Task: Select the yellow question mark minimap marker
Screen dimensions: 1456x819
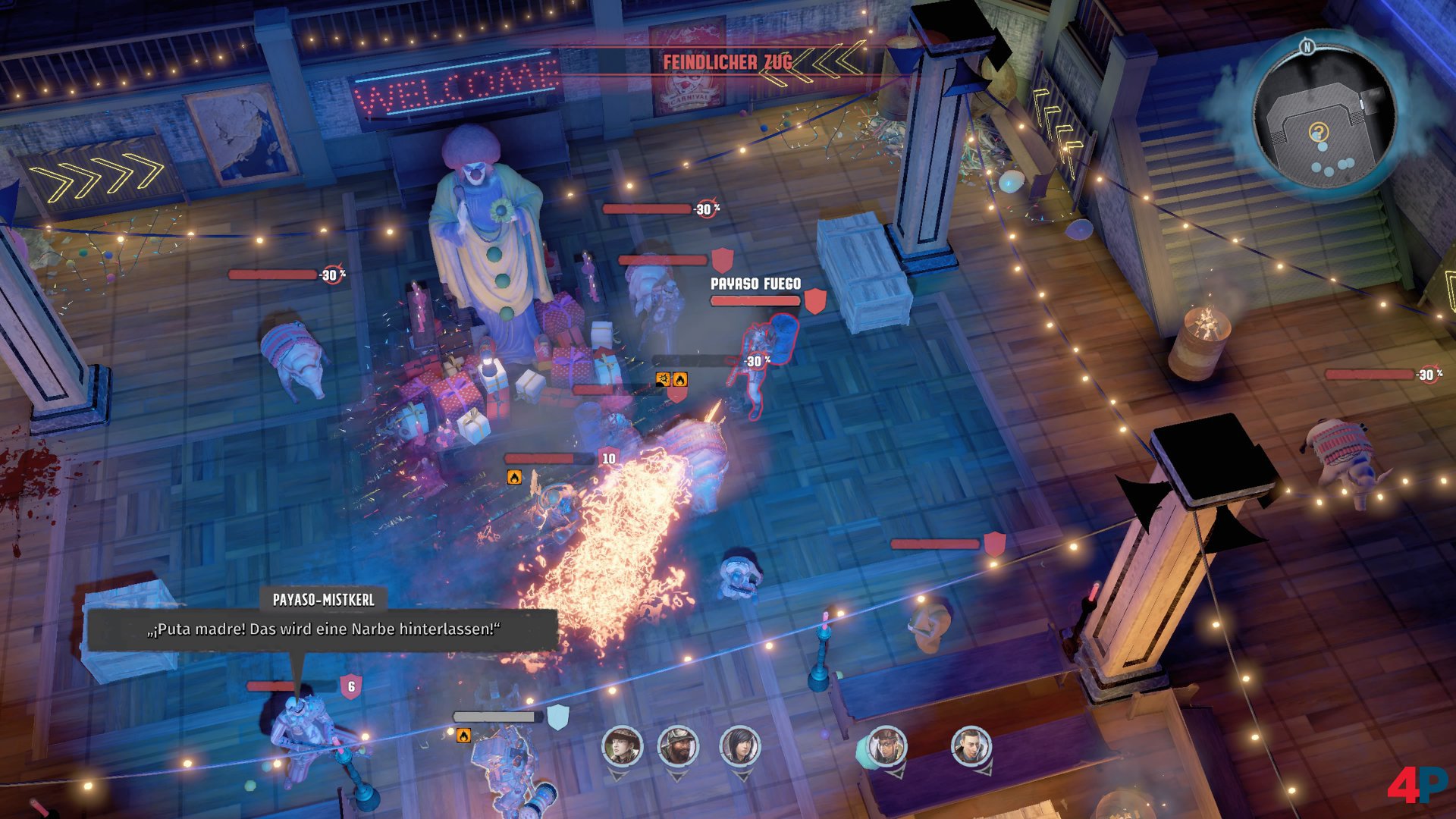Action: pos(1319,133)
